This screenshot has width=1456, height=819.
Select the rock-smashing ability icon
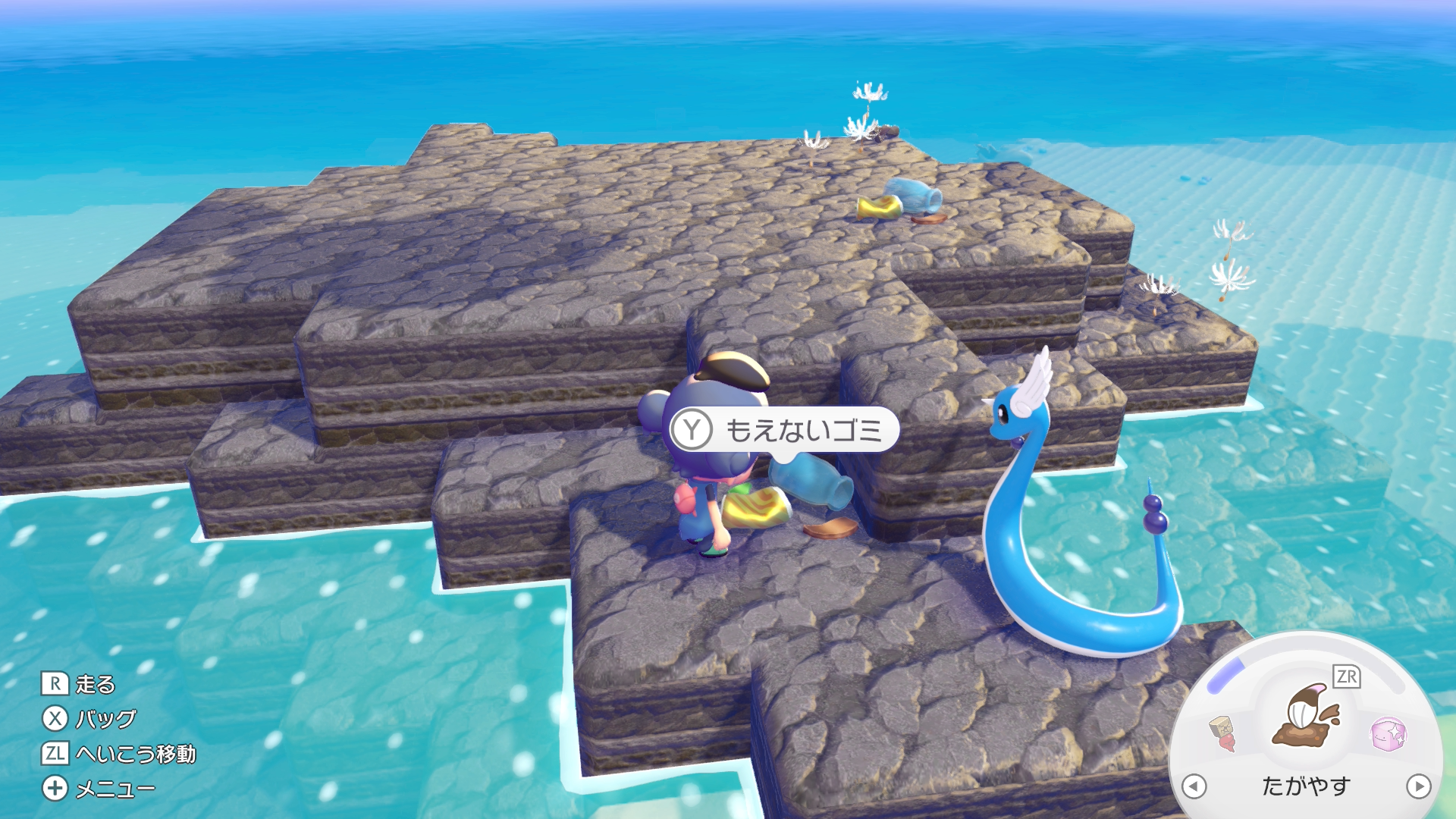coord(1222,733)
